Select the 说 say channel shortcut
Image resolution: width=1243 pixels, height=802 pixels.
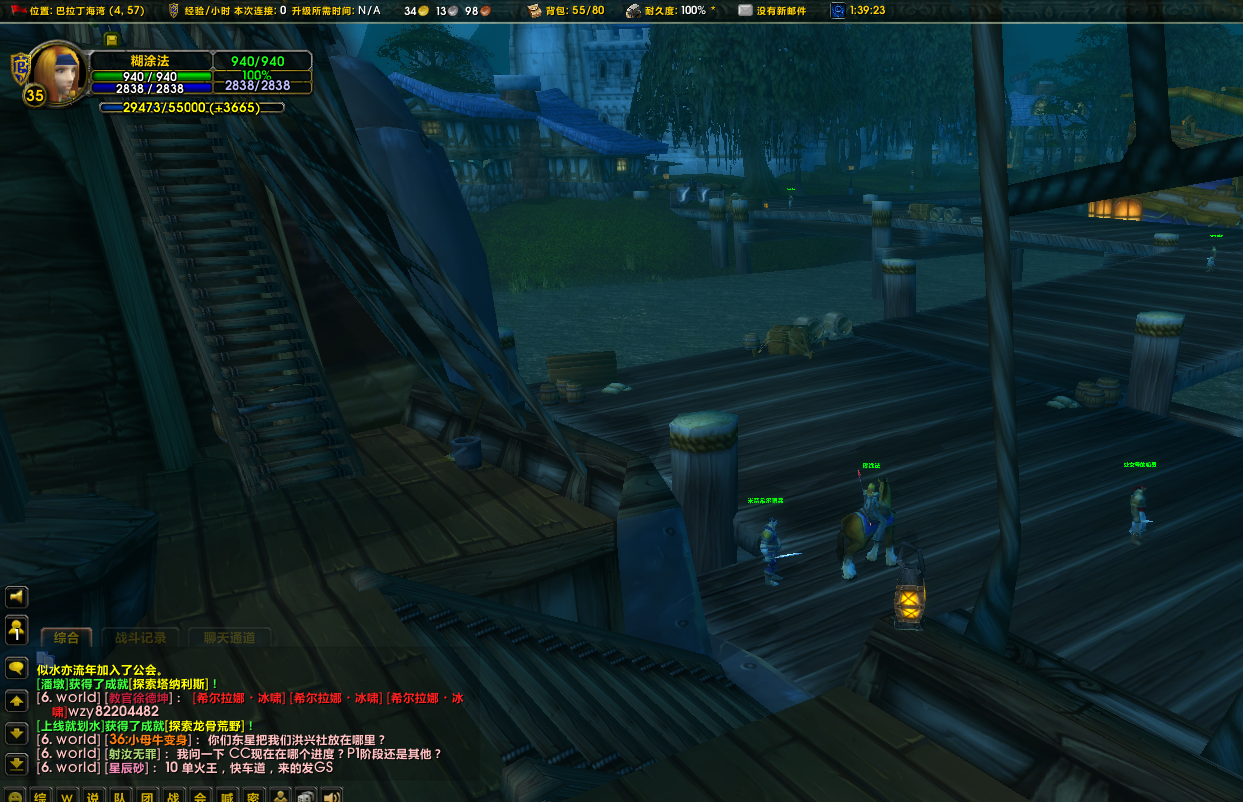(93, 796)
